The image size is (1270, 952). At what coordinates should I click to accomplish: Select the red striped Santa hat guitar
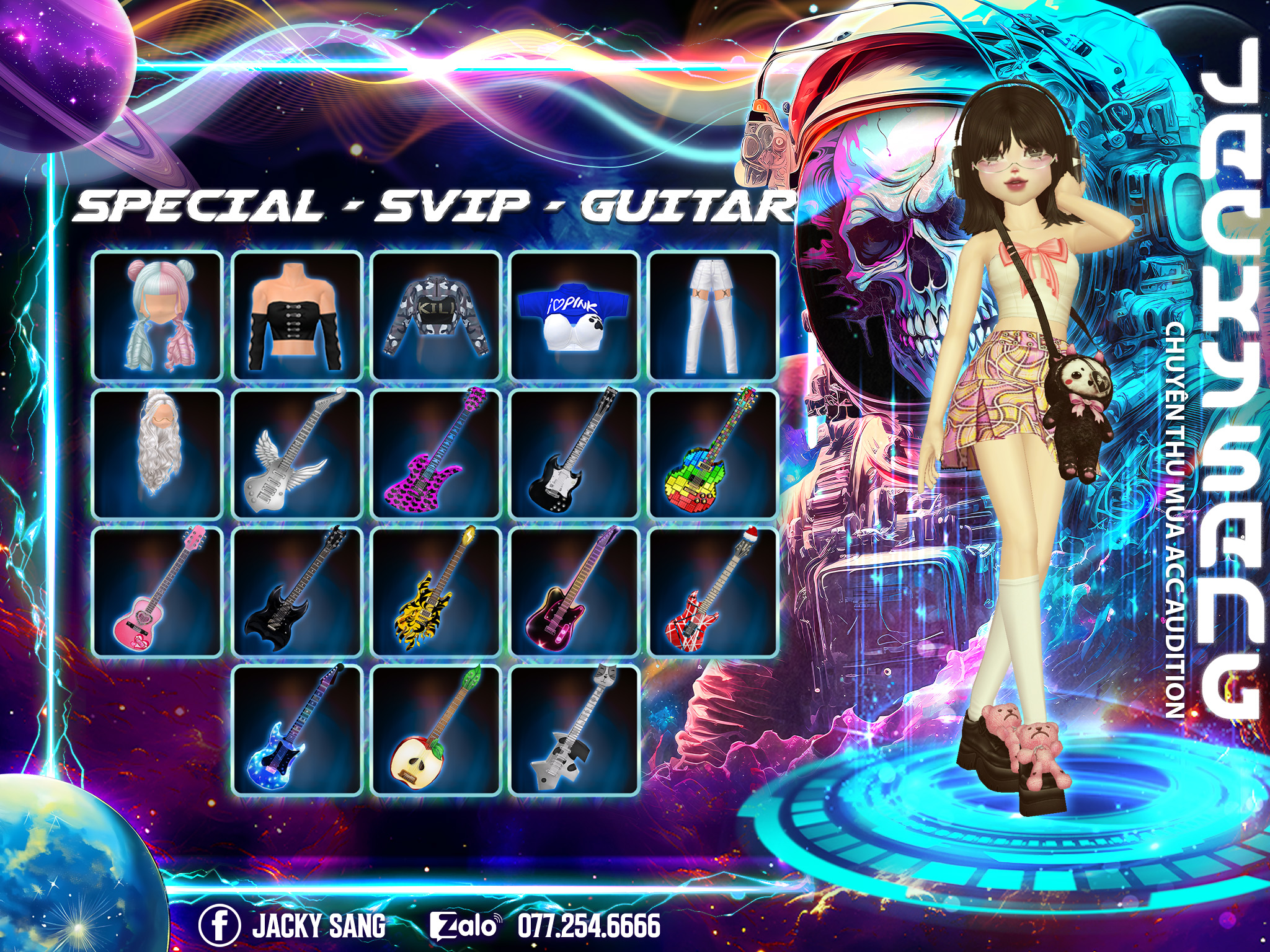(x=713, y=593)
